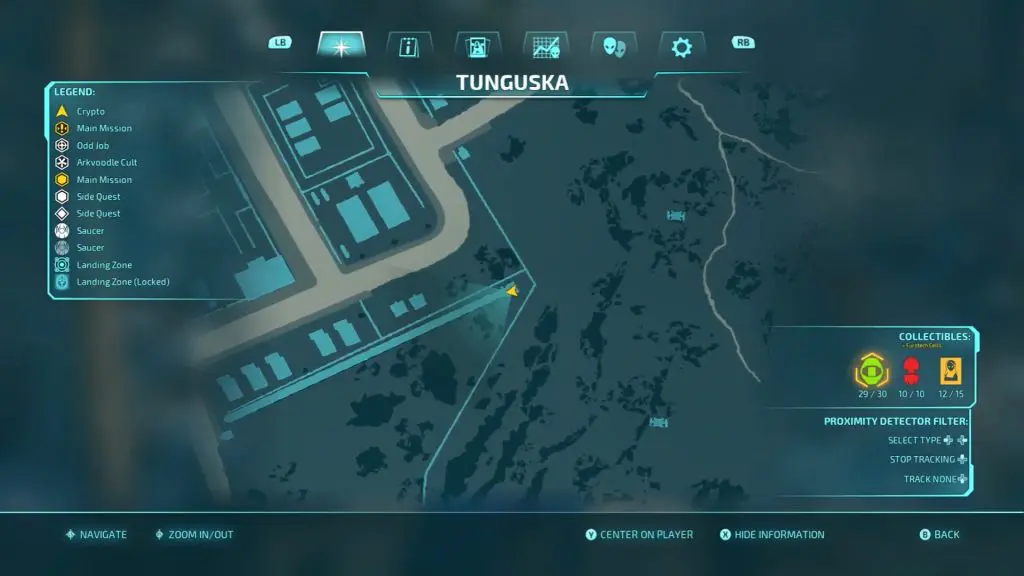The width and height of the screenshot is (1024, 576).
Task: Select the Crypto legend entry
Action: [90, 111]
